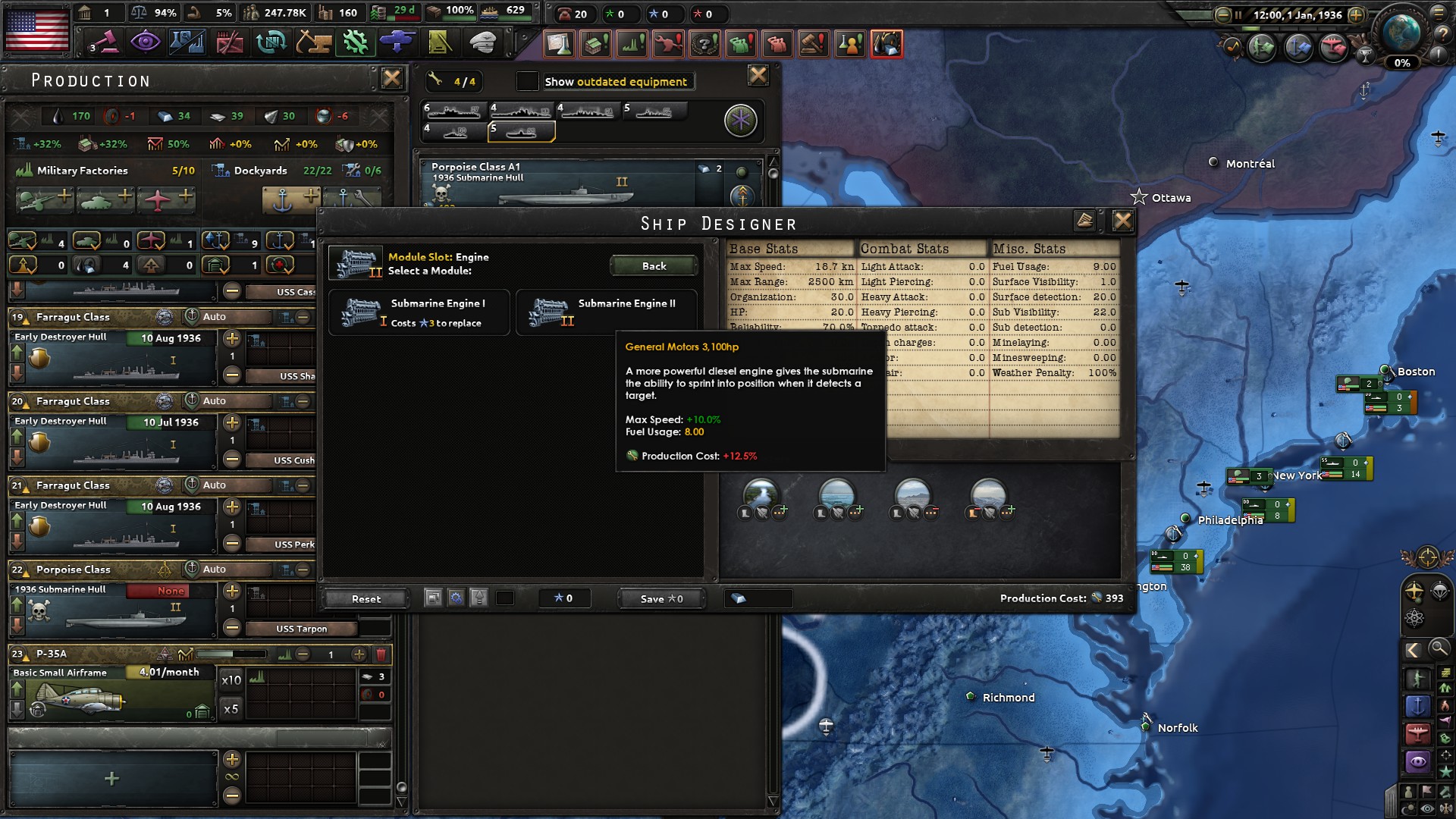The height and width of the screenshot is (819, 1456).
Task: Click Back in the Ship Designer
Action: pyautogui.click(x=654, y=266)
